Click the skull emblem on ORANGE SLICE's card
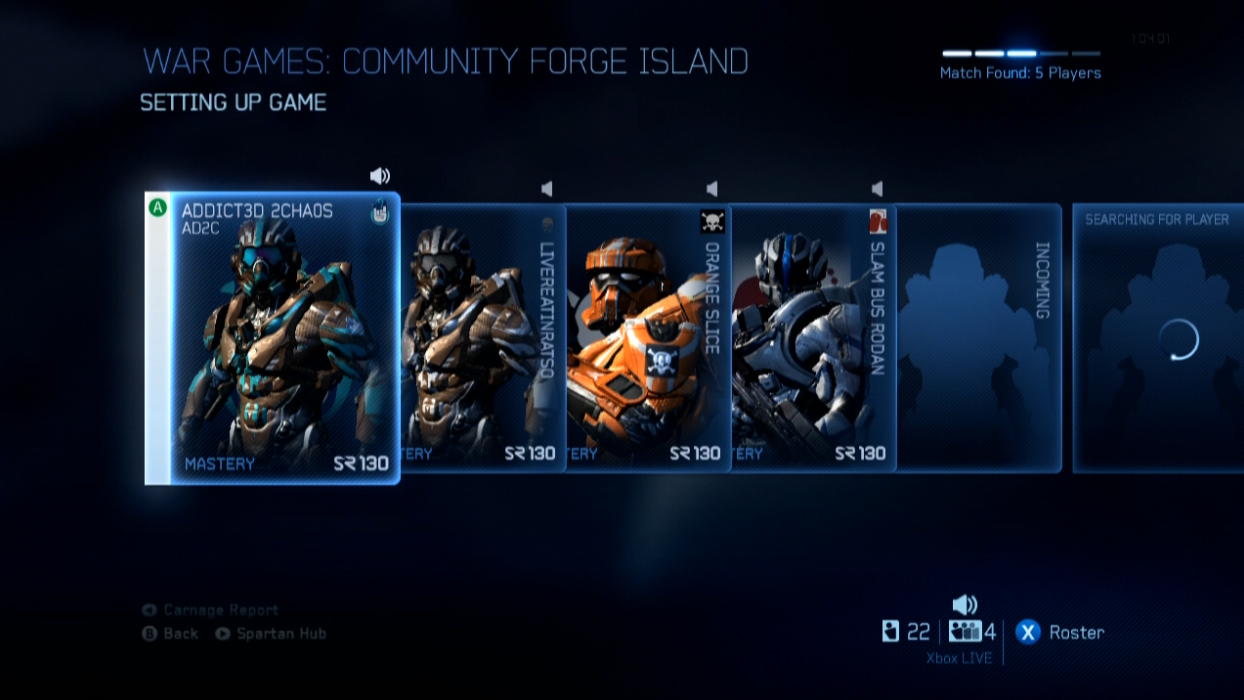The width and height of the screenshot is (1244, 700). (712, 221)
